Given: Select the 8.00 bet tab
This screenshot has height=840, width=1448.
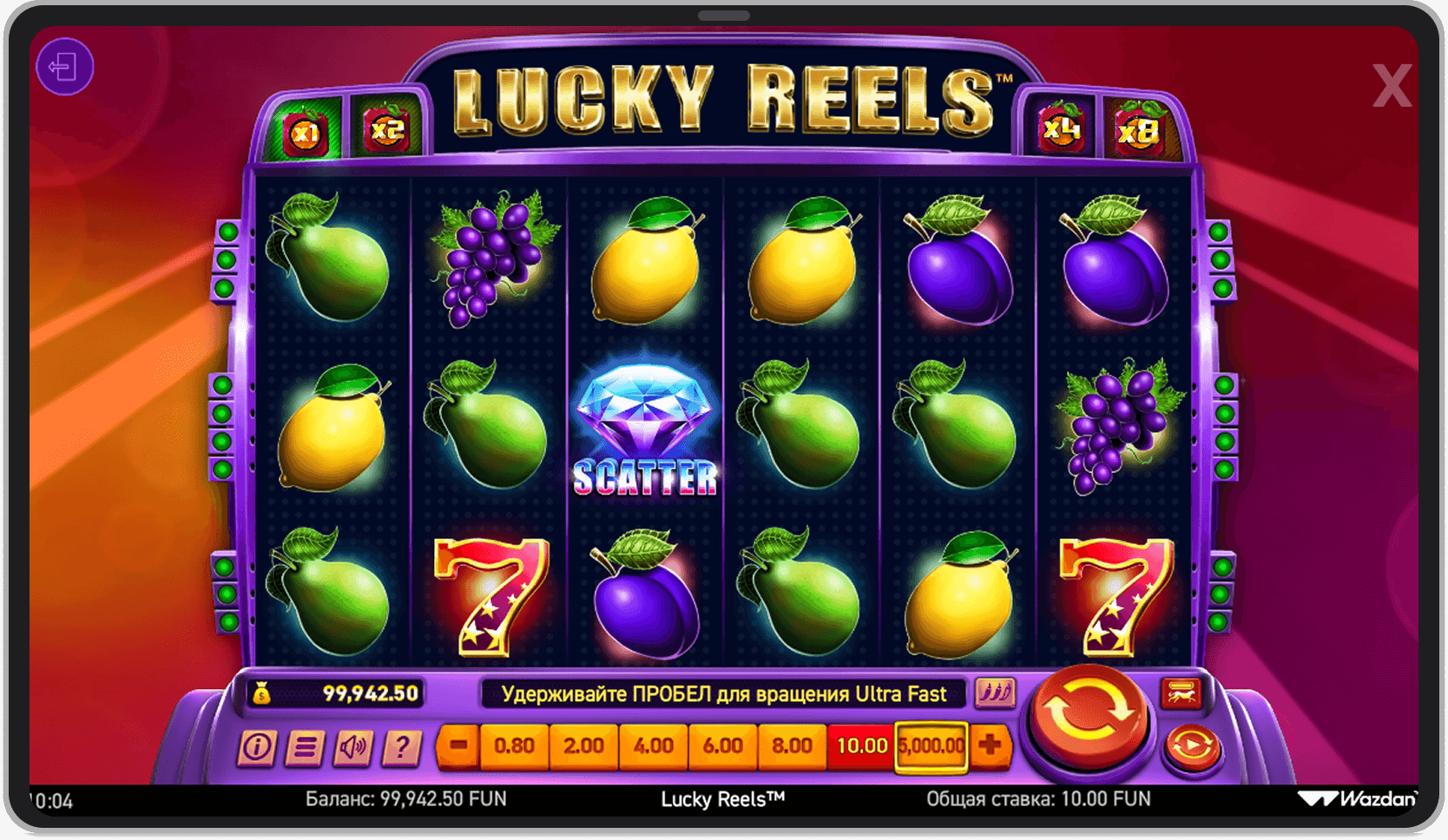Looking at the screenshot, I should click(x=793, y=746).
